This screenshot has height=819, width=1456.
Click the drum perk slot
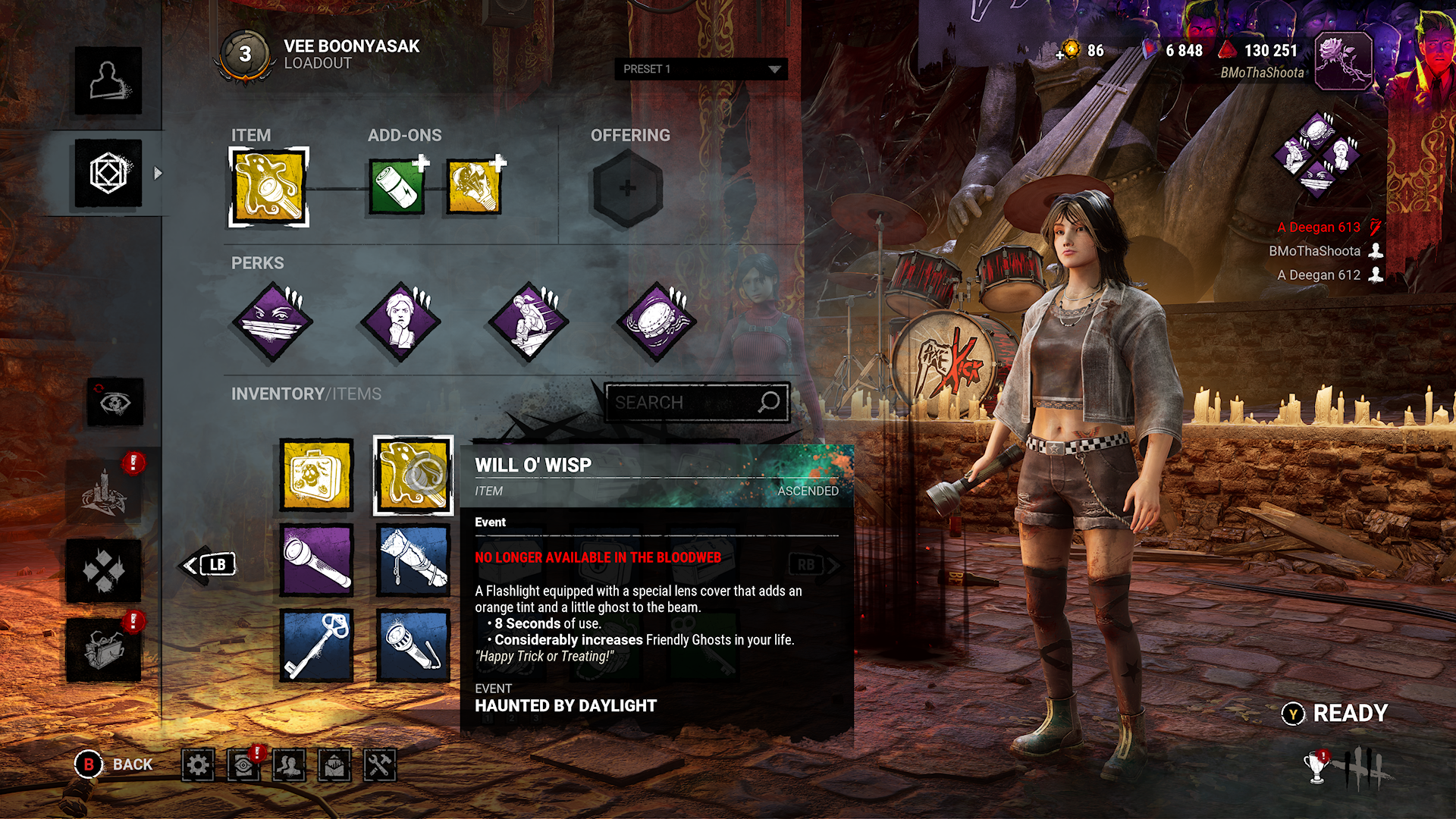[656, 322]
